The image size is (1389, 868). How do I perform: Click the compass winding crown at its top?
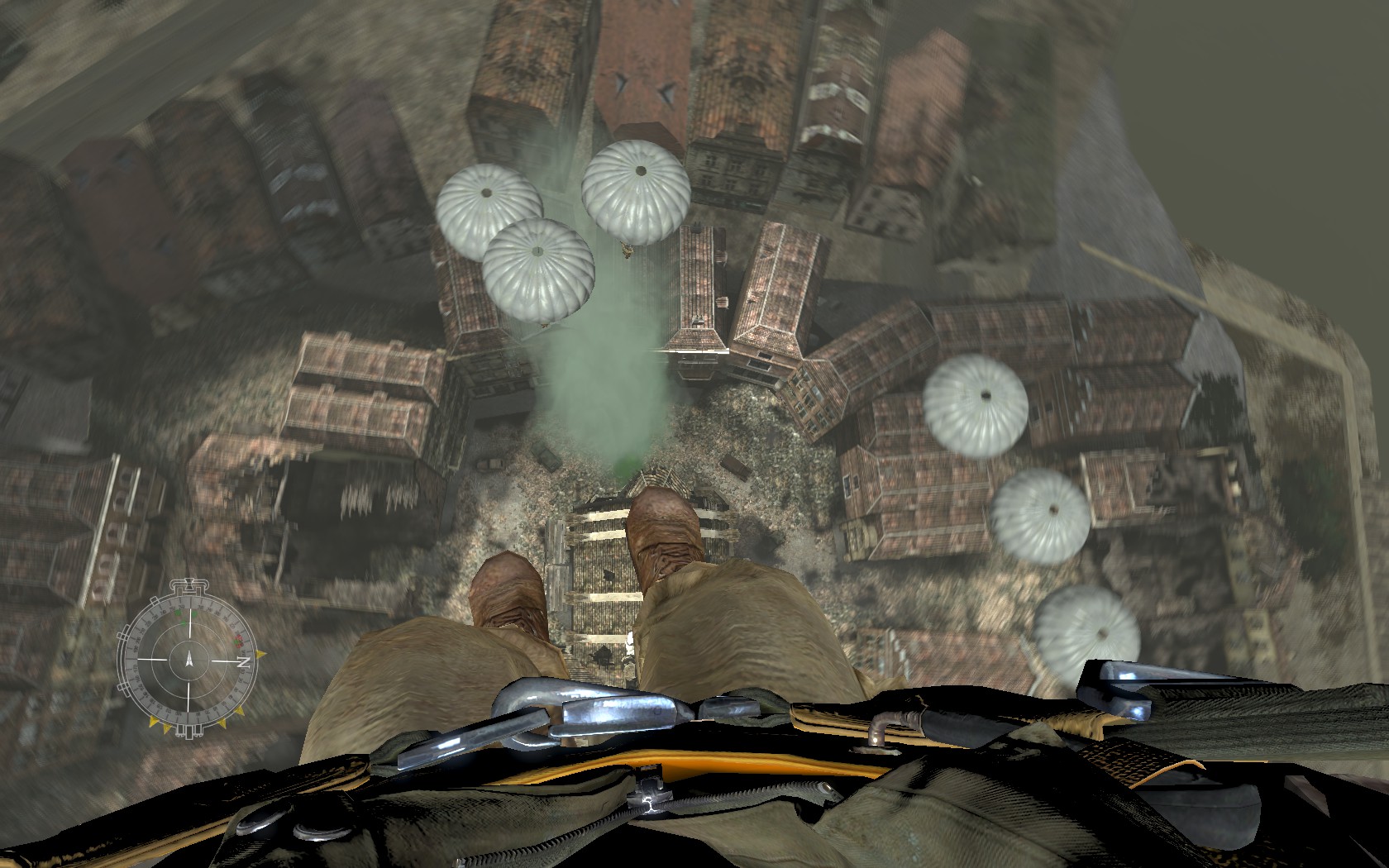[x=190, y=584]
